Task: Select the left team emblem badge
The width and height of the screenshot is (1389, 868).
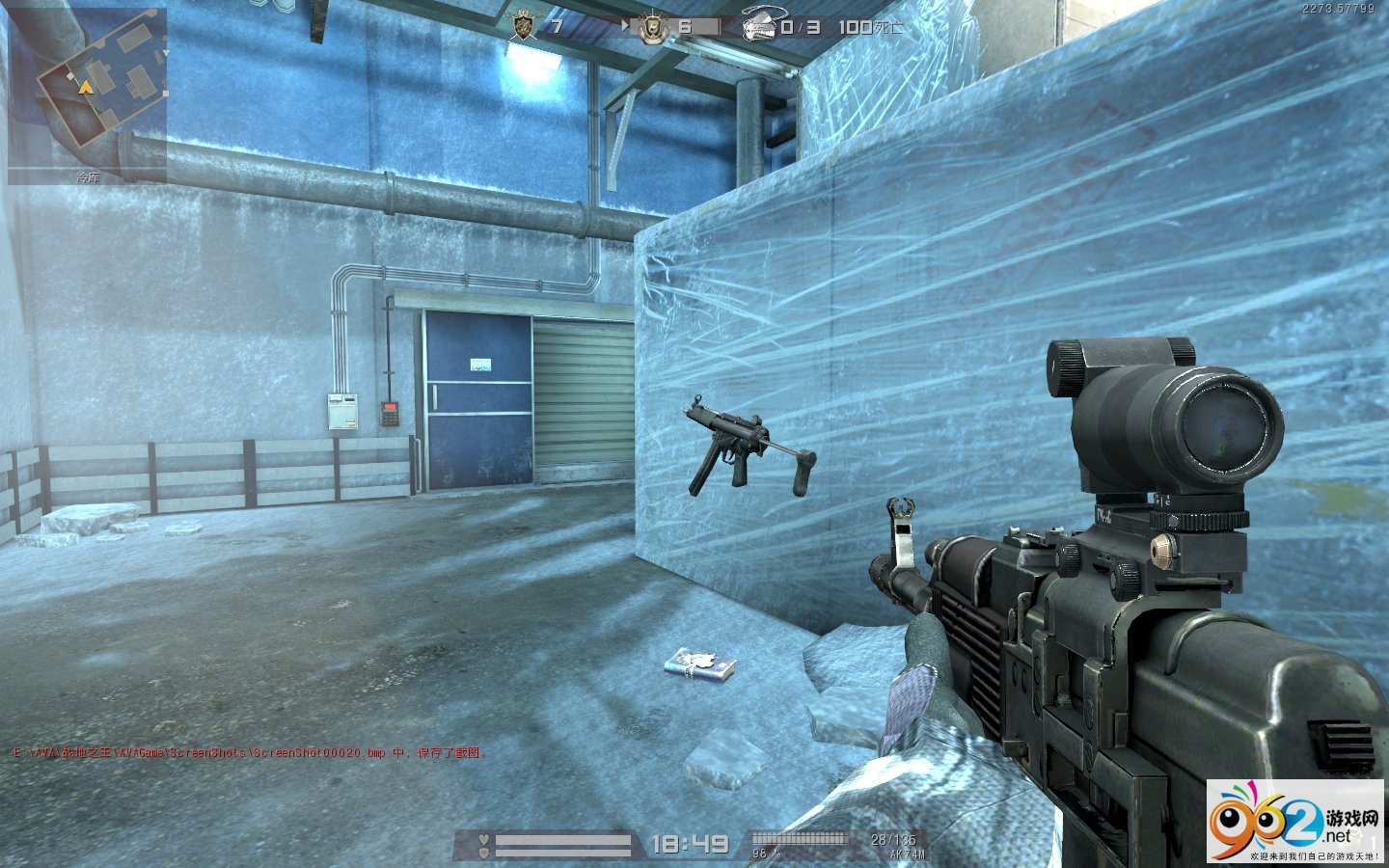Action: (x=525, y=26)
